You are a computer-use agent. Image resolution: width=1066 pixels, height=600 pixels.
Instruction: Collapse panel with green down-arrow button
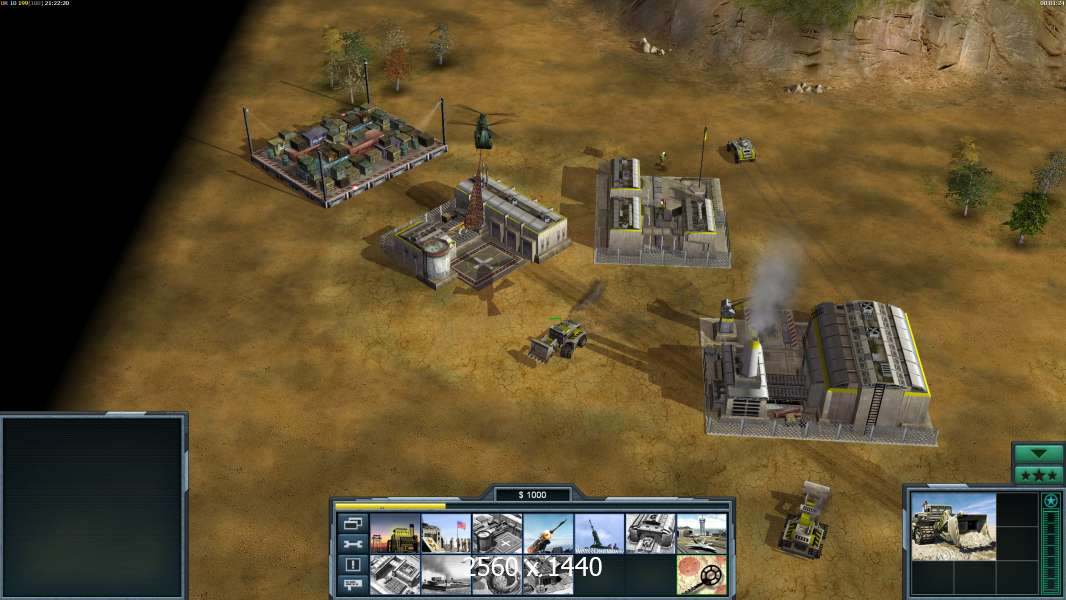tap(1038, 454)
